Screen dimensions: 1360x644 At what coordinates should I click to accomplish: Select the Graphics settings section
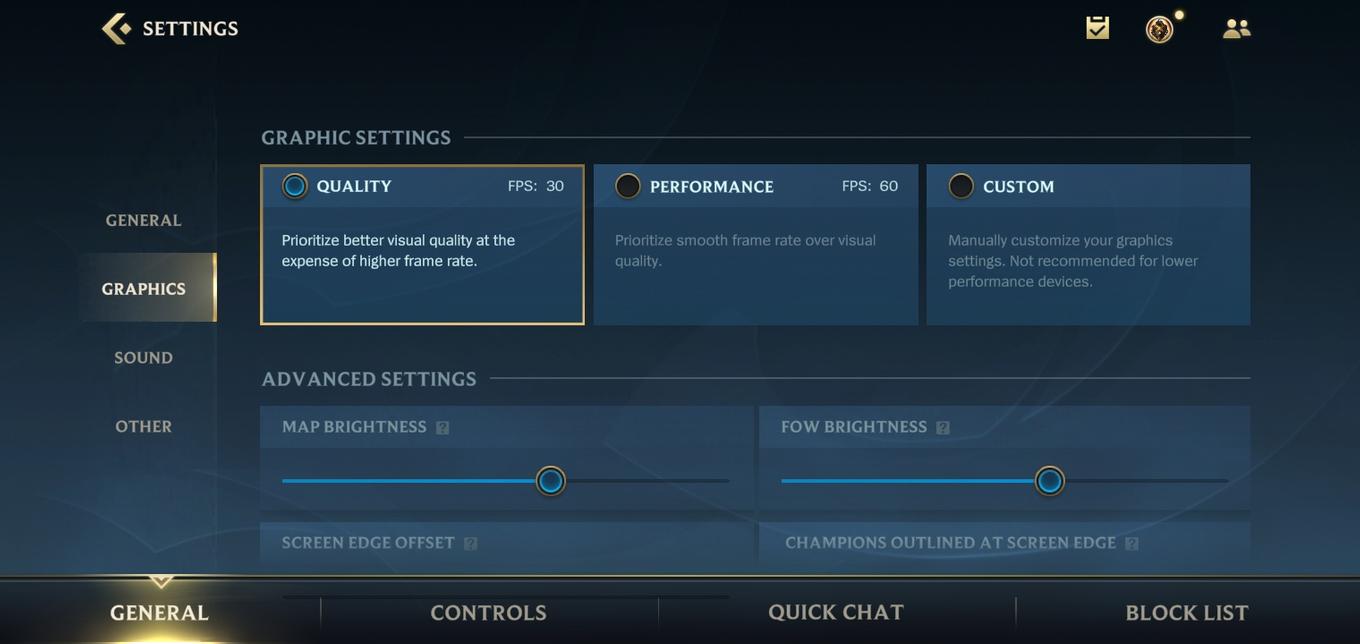144,289
